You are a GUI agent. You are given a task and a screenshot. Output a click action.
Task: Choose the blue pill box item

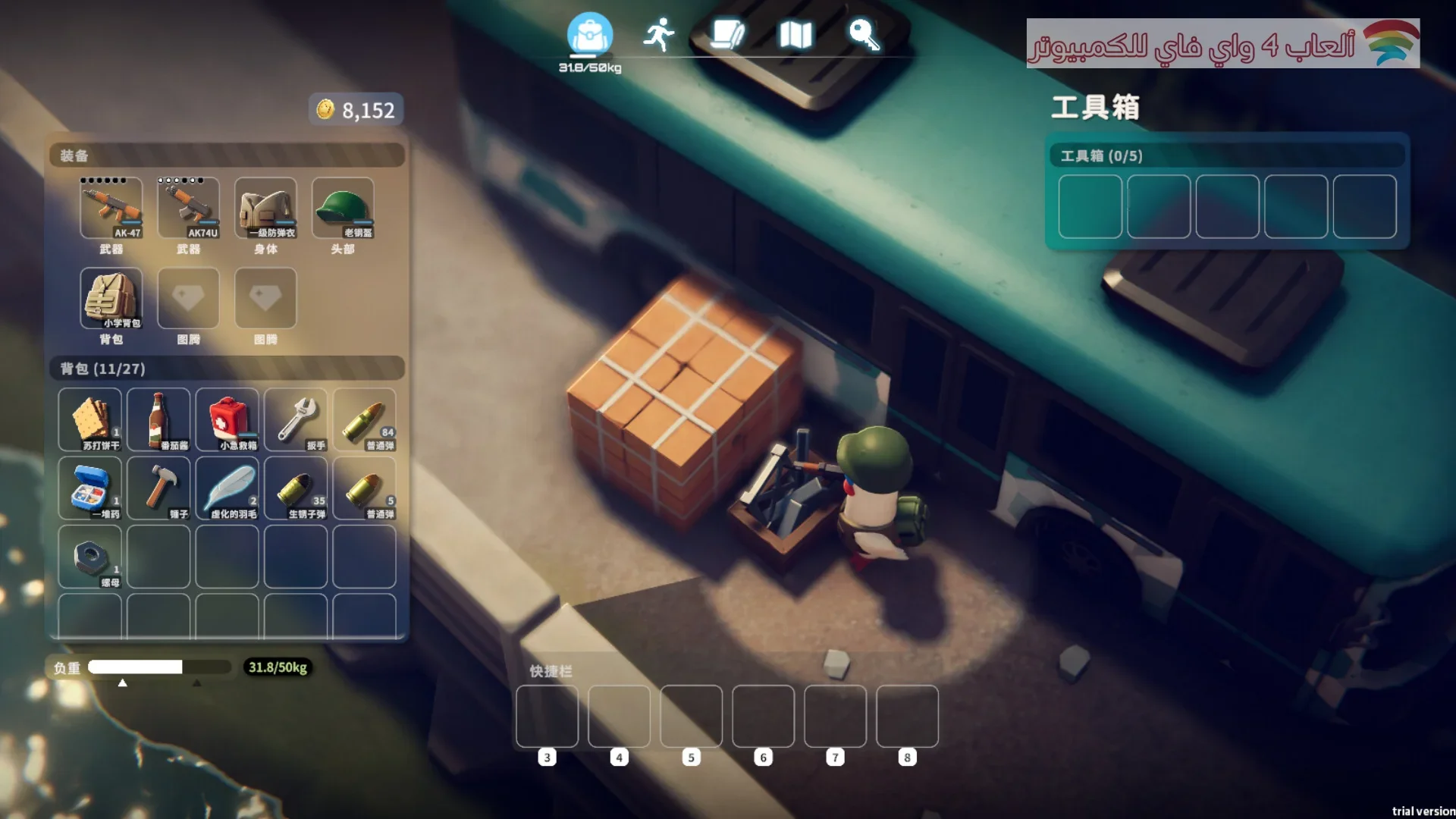click(90, 488)
